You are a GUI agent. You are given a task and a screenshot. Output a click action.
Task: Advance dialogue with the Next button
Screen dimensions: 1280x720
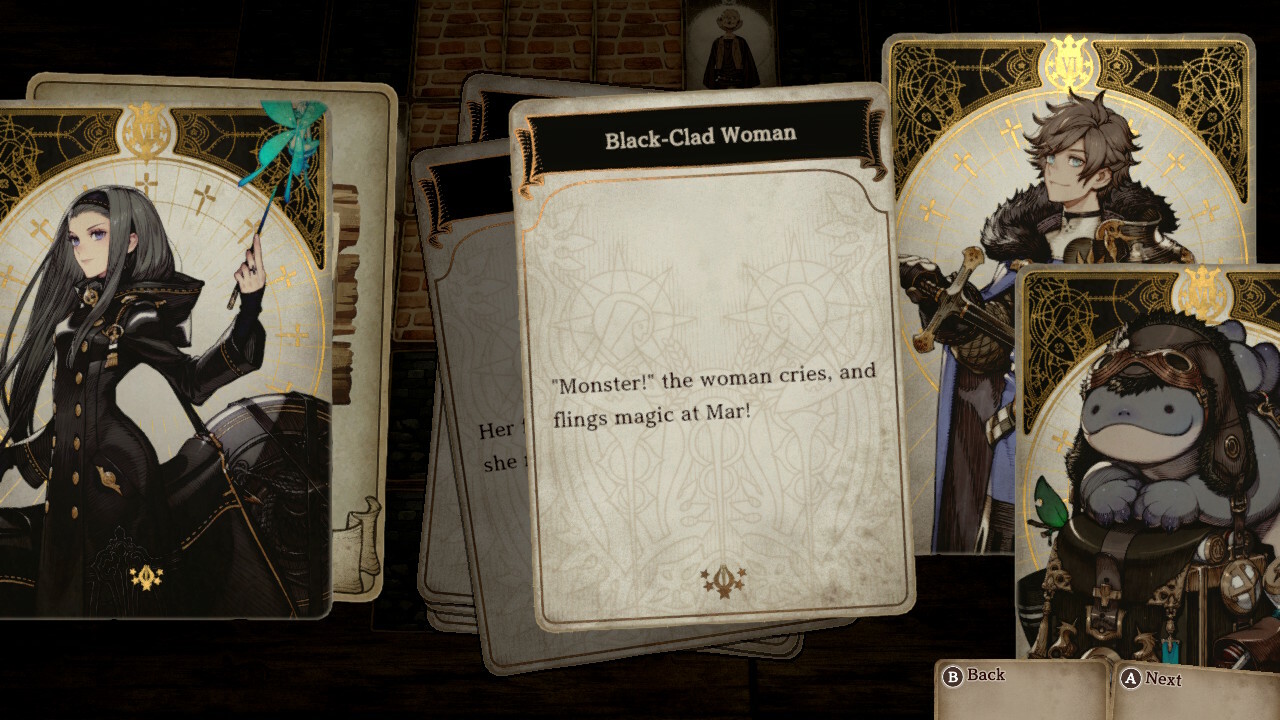point(1152,679)
